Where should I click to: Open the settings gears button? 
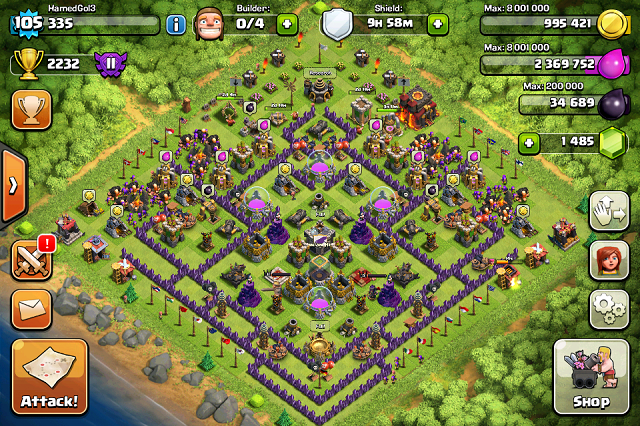pos(608,309)
